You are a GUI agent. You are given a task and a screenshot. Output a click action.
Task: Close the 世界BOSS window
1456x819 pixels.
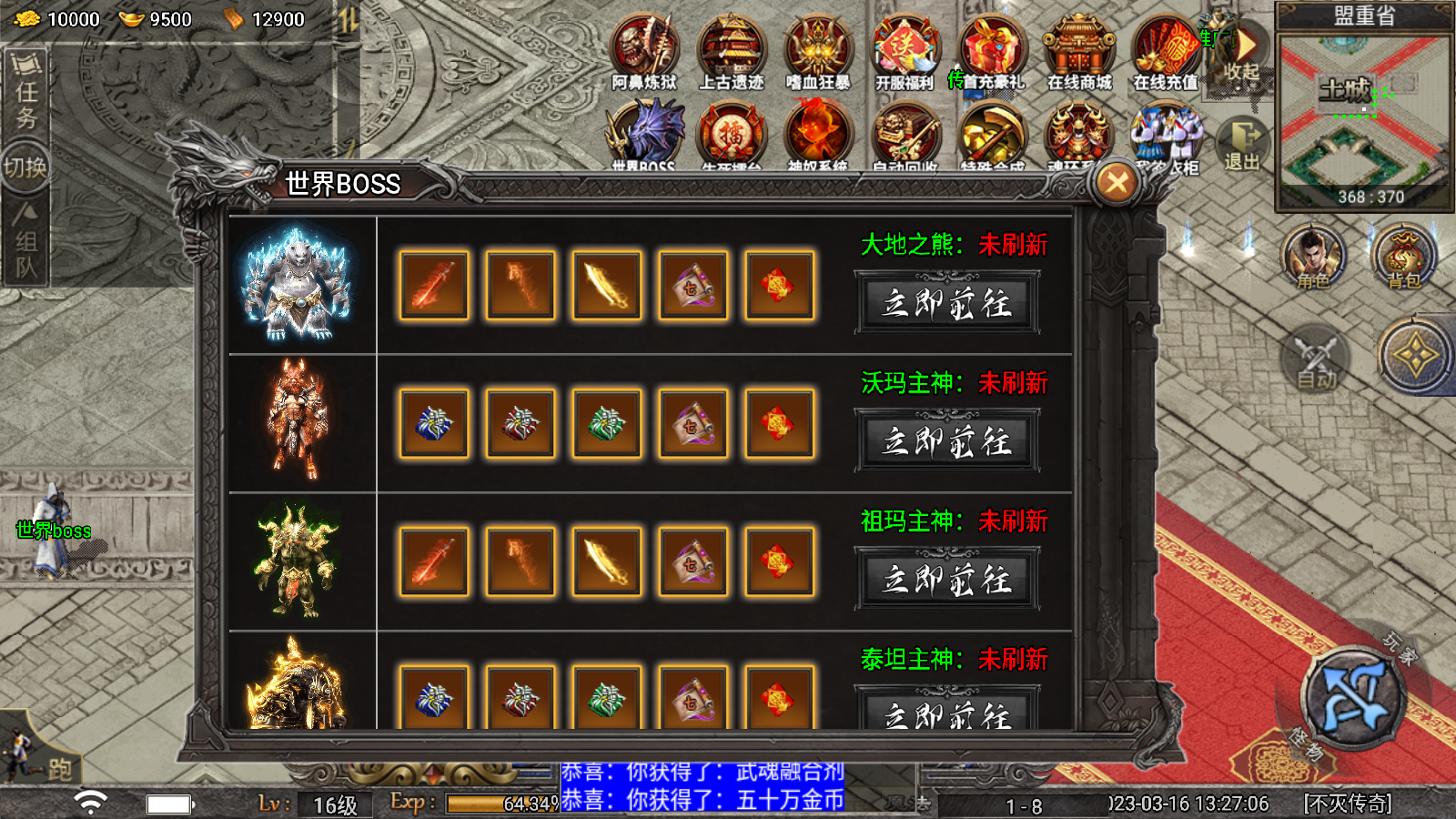tap(1117, 183)
